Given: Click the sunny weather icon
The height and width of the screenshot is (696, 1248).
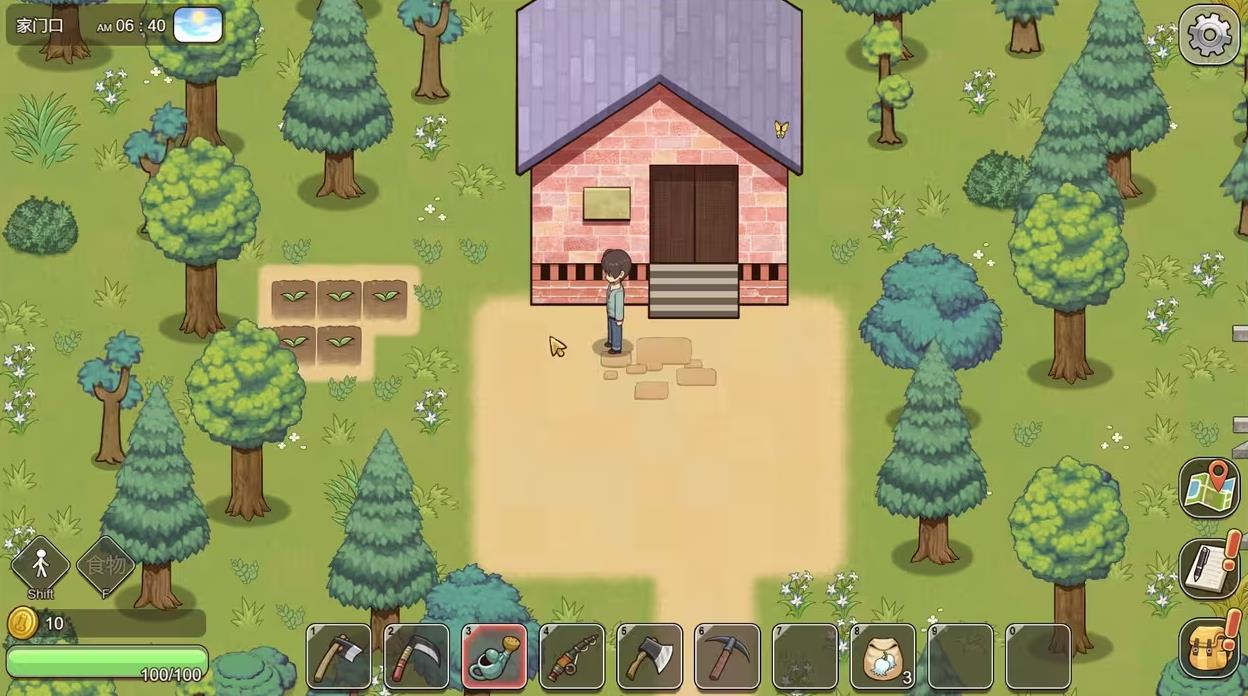Looking at the screenshot, I should click(198, 25).
